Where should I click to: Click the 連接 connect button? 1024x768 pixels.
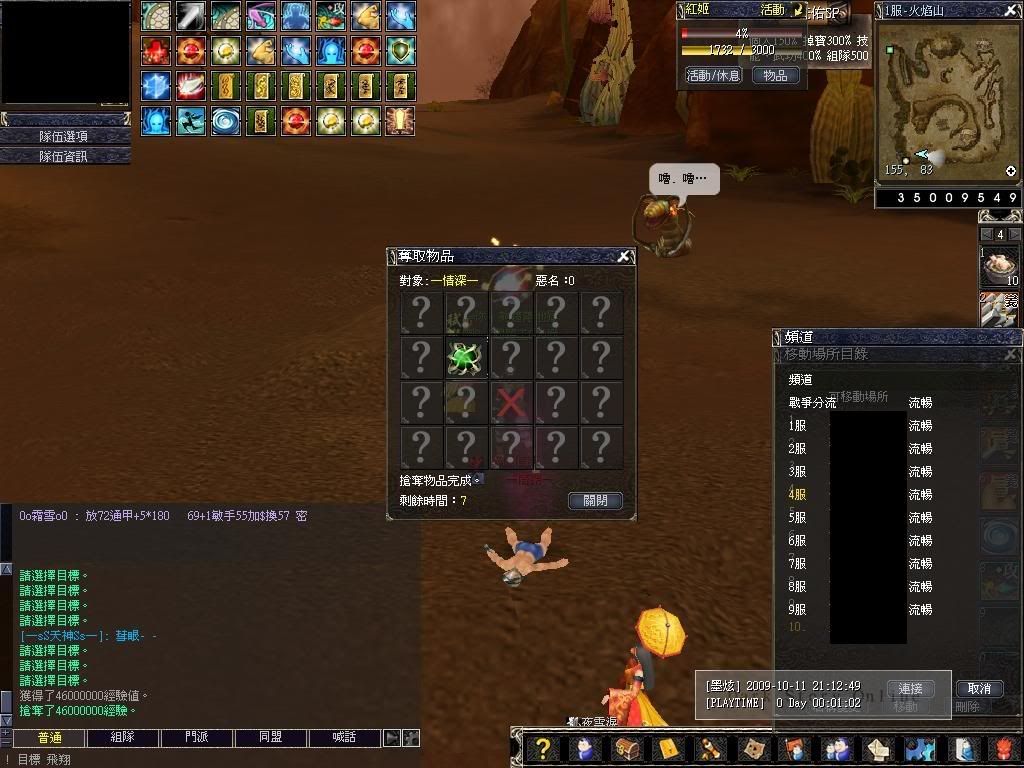(x=910, y=688)
